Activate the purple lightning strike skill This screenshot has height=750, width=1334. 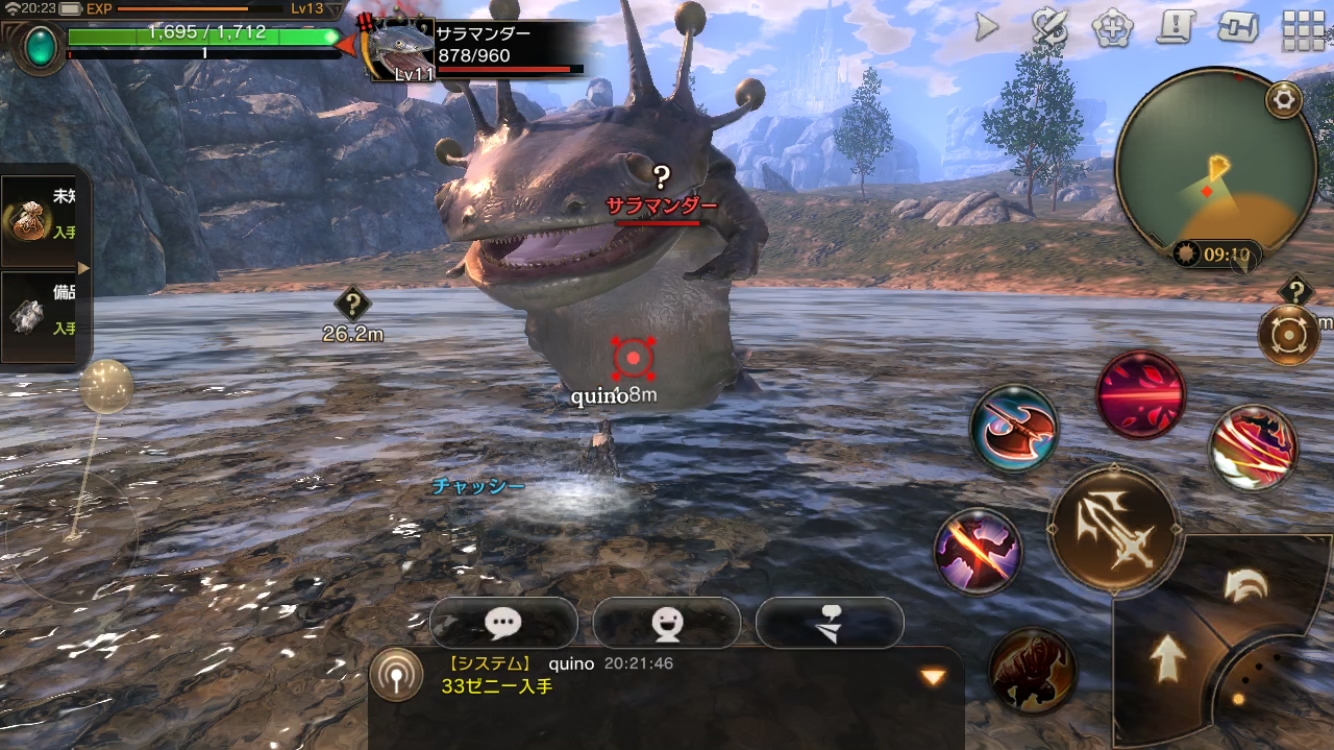pyautogui.click(x=977, y=551)
